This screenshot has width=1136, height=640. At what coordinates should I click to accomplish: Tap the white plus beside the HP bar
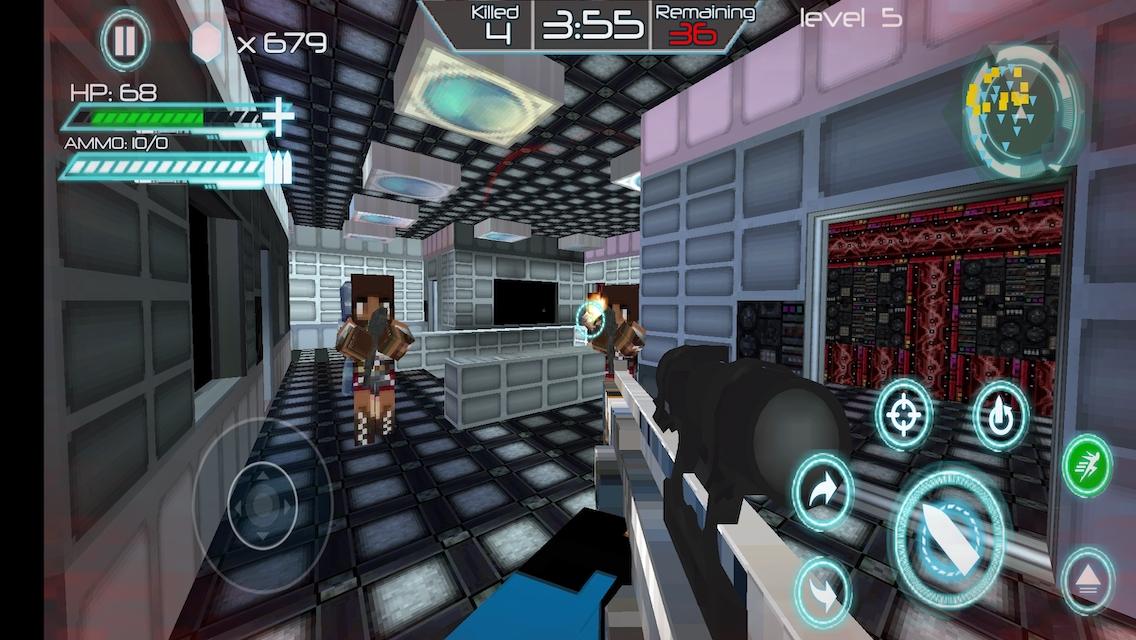(279, 117)
